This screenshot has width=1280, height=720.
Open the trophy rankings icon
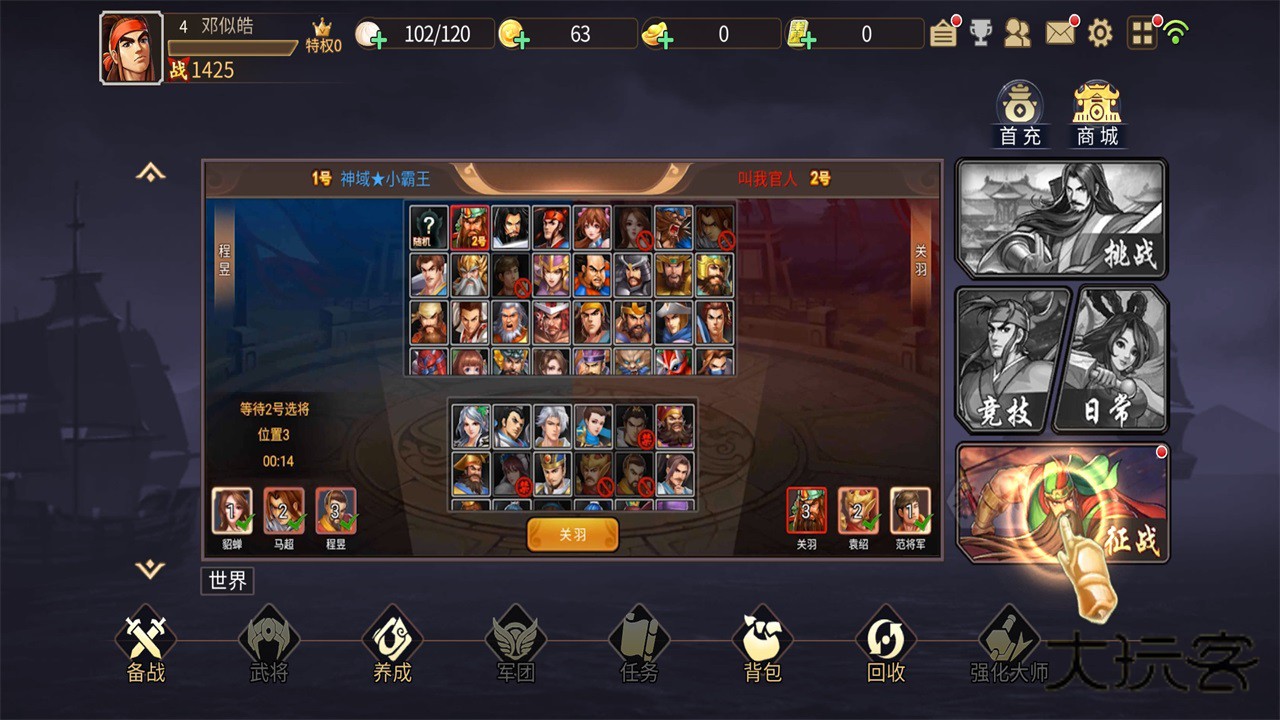[x=981, y=33]
